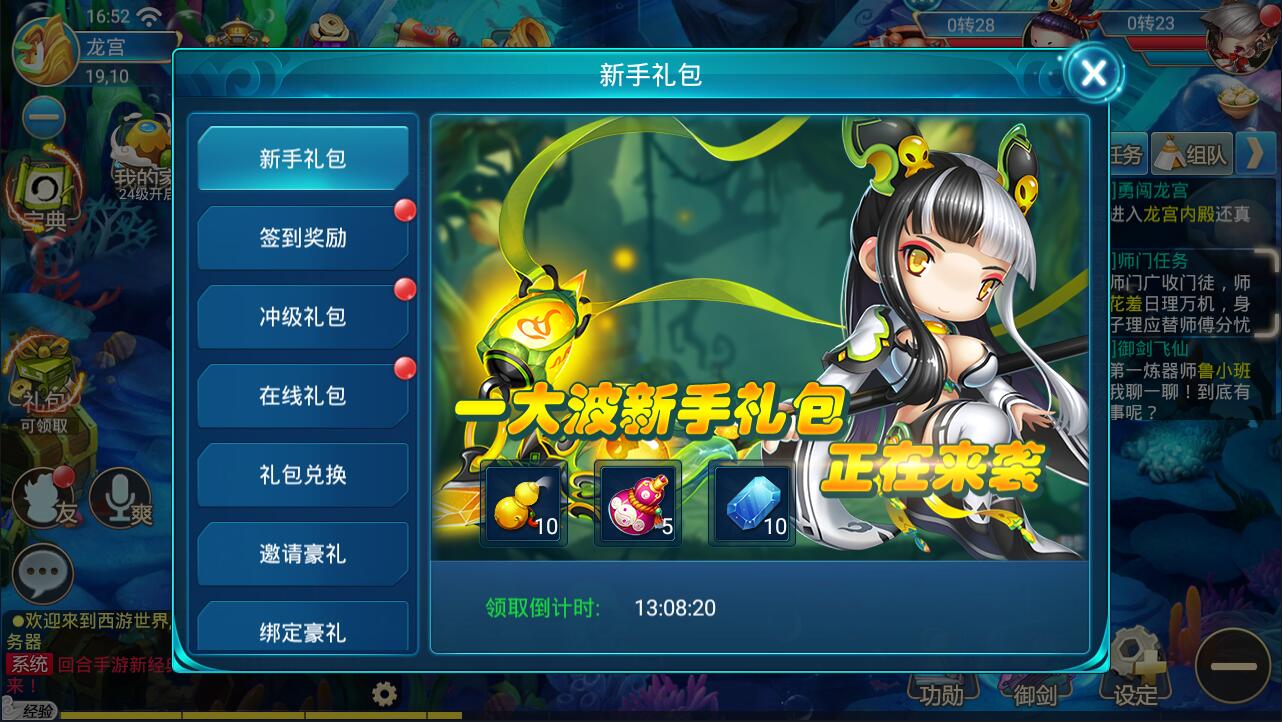This screenshot has height=722, width=1282.
Task: Mute the 爽 voice chat microphone
Action: point(120,498)
